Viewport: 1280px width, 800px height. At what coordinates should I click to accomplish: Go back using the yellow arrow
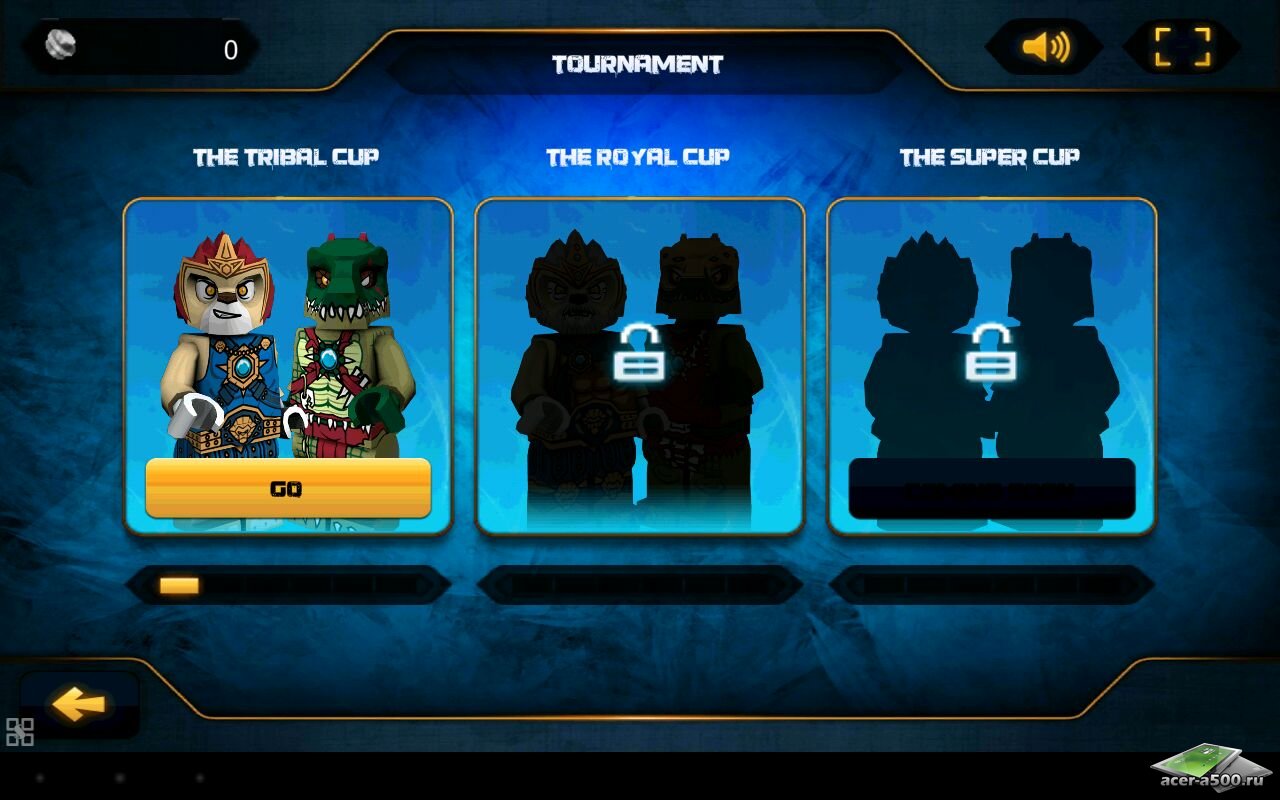click(79, 705)
